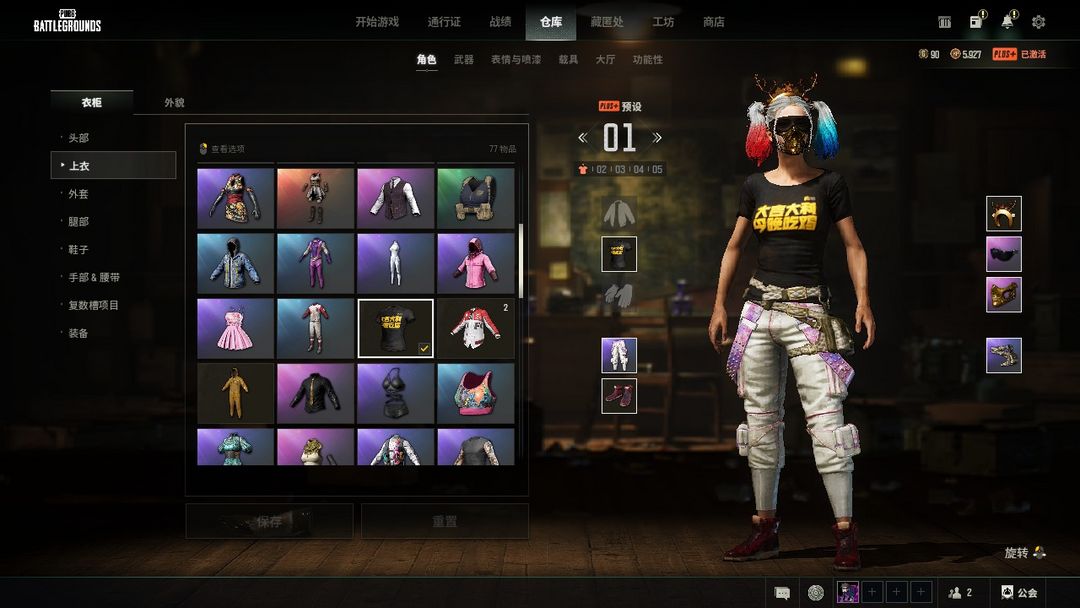1080x608 pixels.
Task: Go to the 通行证 pass menu
Action: pyautogui.click(x=444, y=22)
